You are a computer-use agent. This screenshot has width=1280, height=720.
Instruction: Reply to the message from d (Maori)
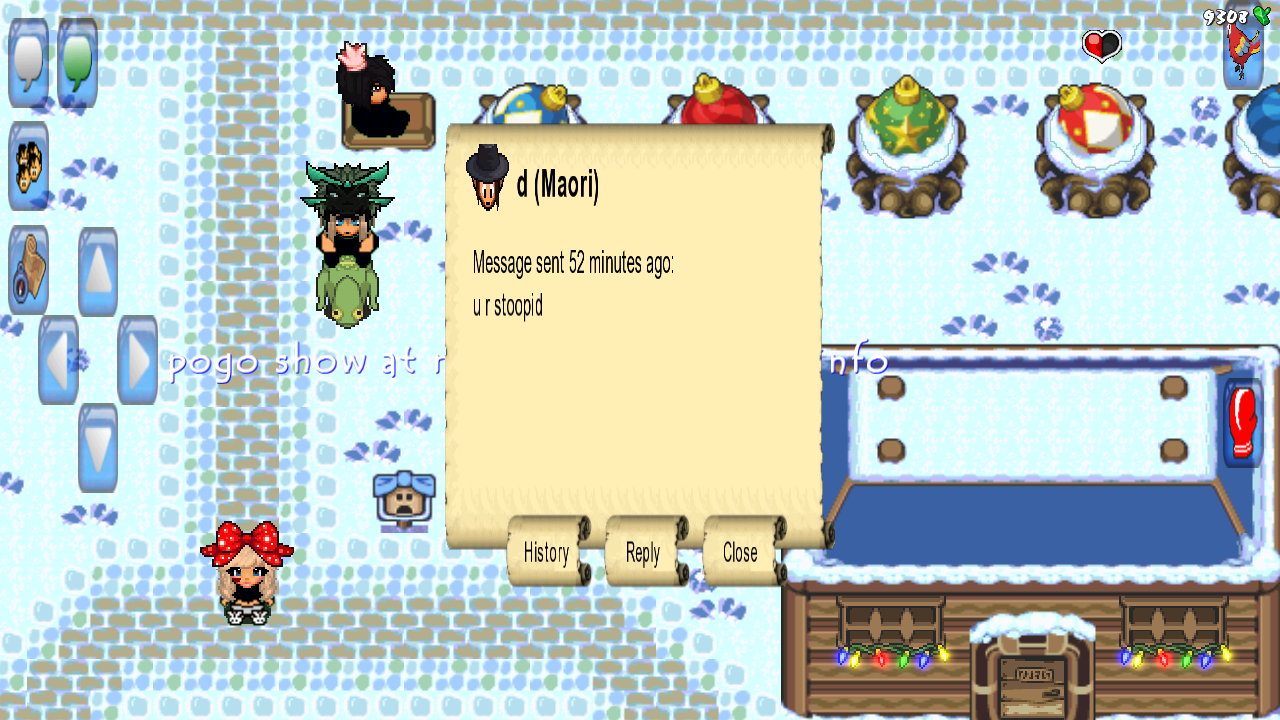[643, 552]
